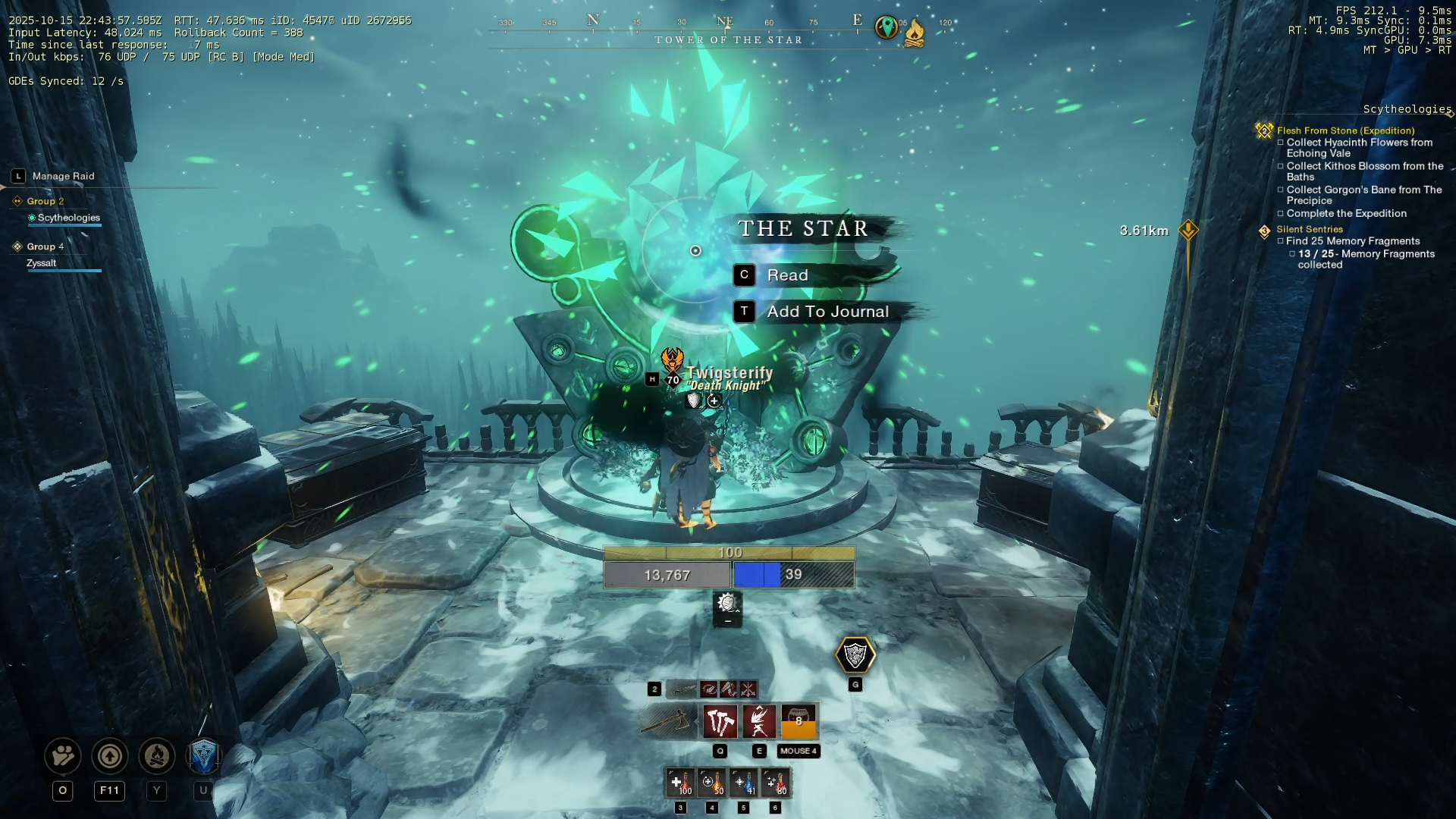
Task: Switch to the secondary sword weapon slot
Action: click(683, 689)
